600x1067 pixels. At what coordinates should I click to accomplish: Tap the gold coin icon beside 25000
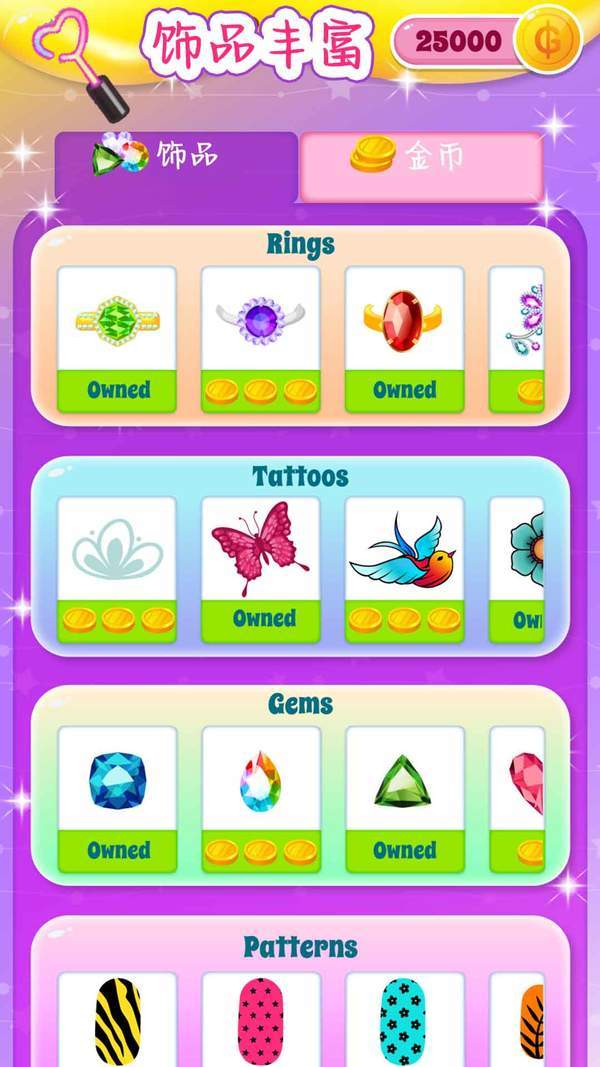[546, 42]
